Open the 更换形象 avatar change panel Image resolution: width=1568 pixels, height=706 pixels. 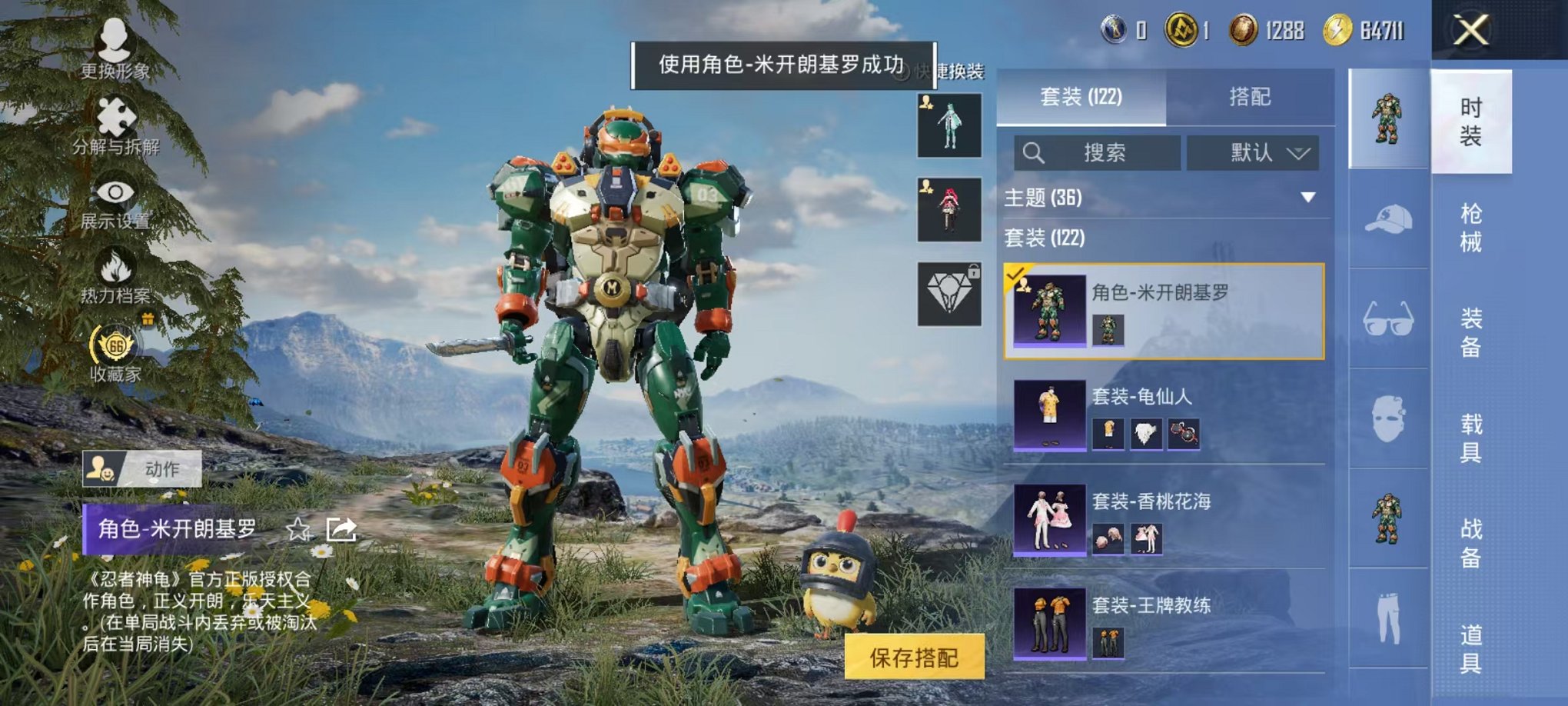pyautogui.click(x=114, y=46)
